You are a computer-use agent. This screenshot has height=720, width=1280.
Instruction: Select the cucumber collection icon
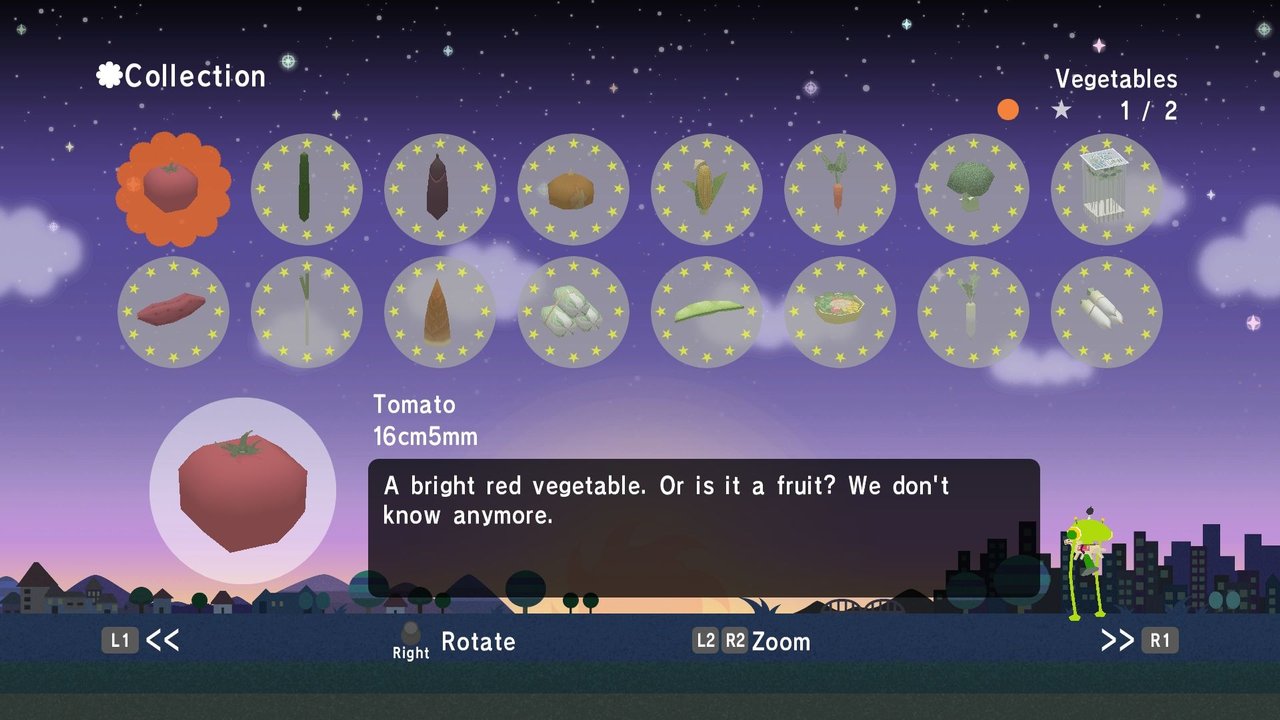pos(307,188)
